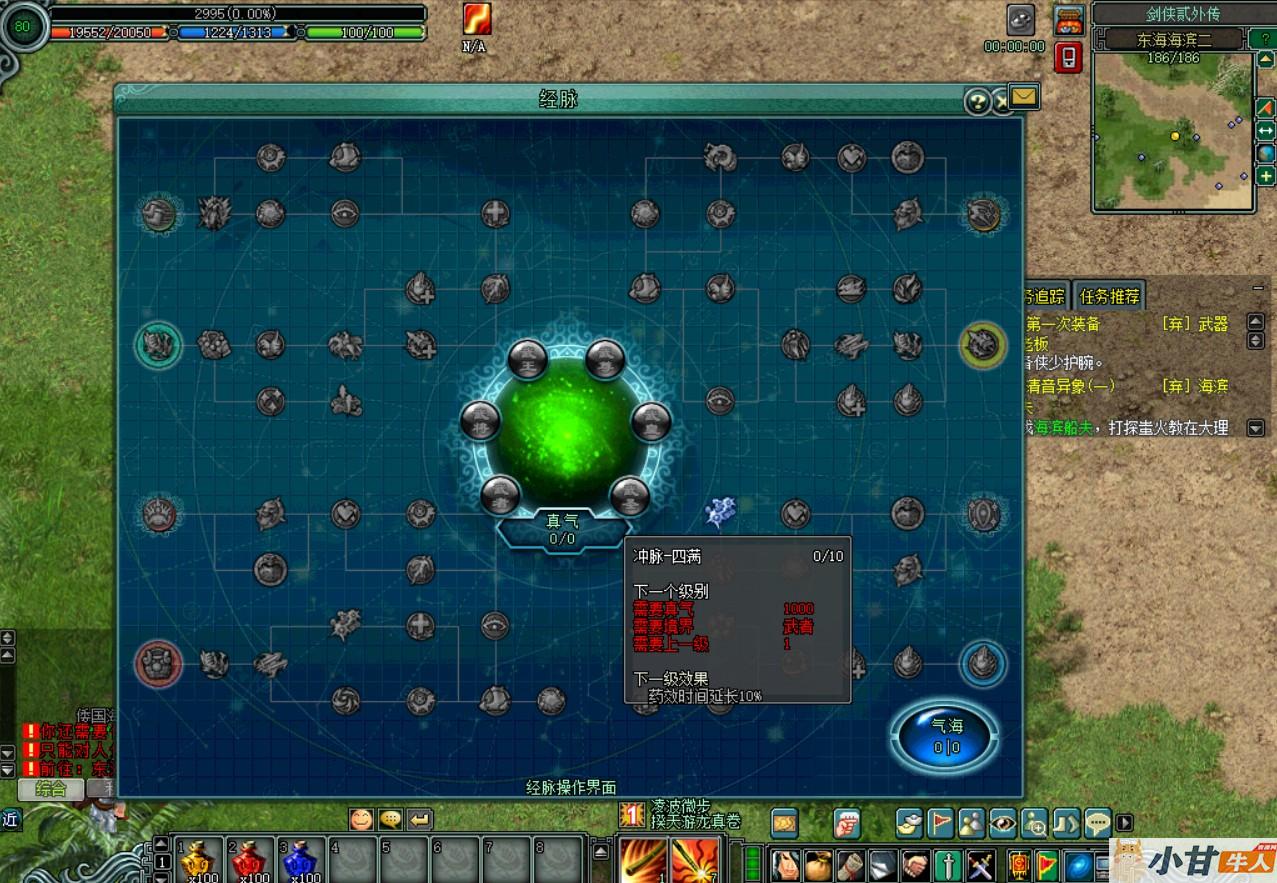Open the 经脉 window help button

point(977,101)
